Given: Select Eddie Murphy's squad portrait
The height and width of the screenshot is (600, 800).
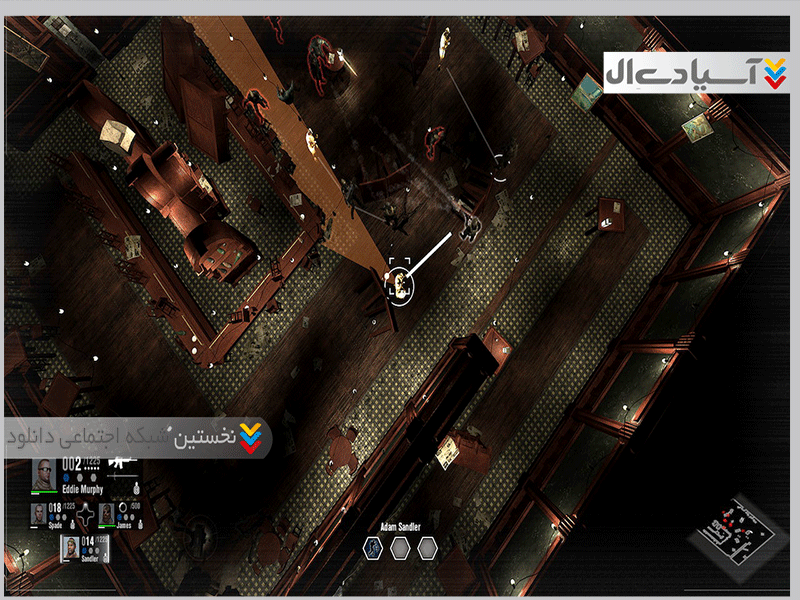Looking at the screenshot, I should click(45, 474).
